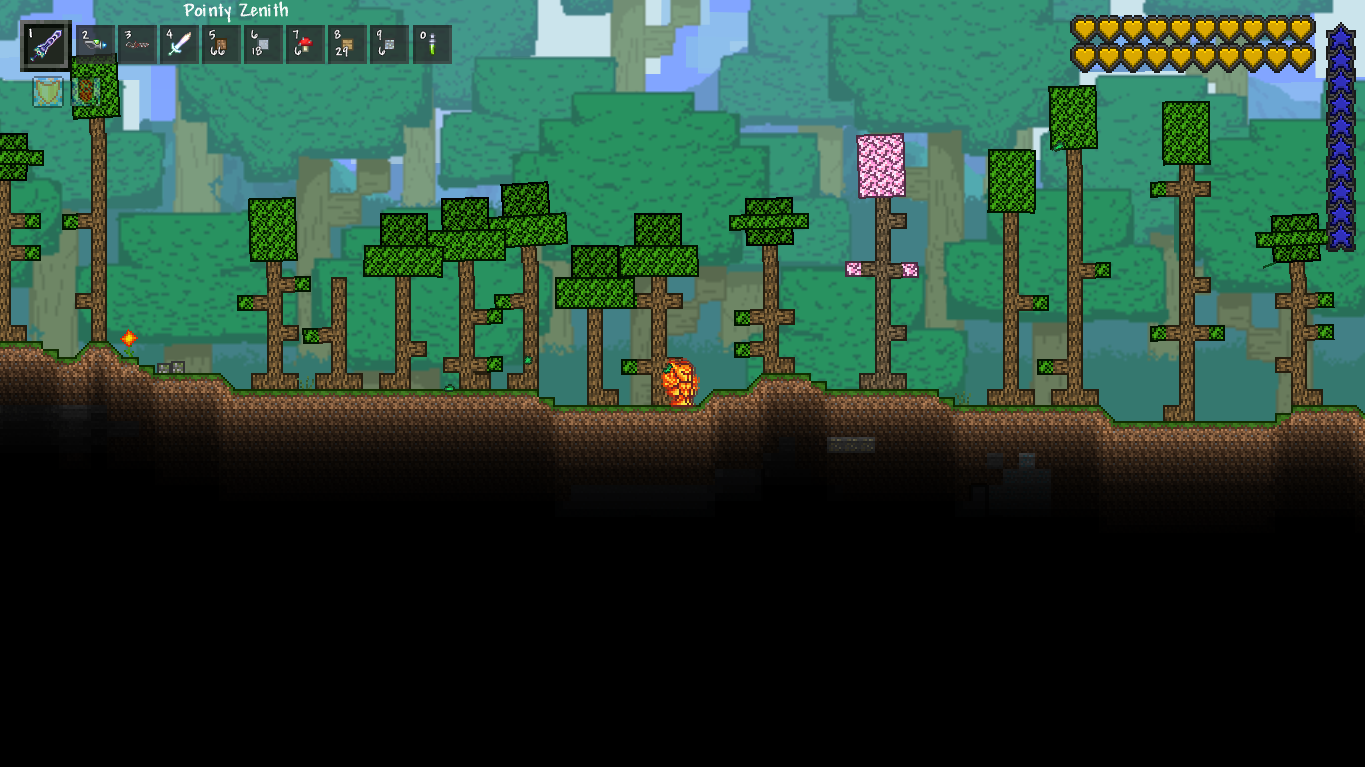Pick the stack of 18 stone blocks
Viewport: 1365px width, 767px height.
[x=264, y=45]
